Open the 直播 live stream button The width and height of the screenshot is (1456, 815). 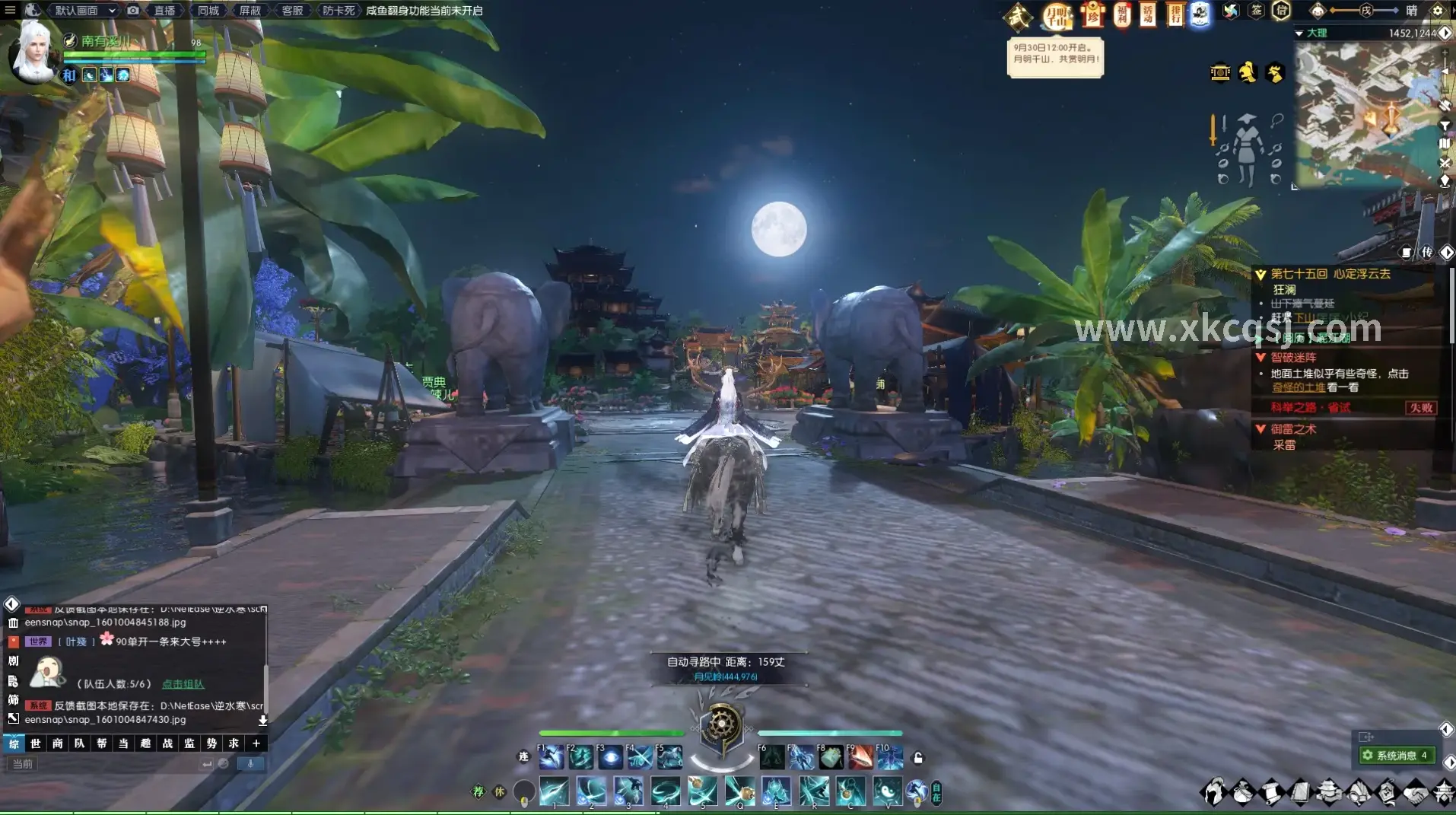tap(164, 11)
